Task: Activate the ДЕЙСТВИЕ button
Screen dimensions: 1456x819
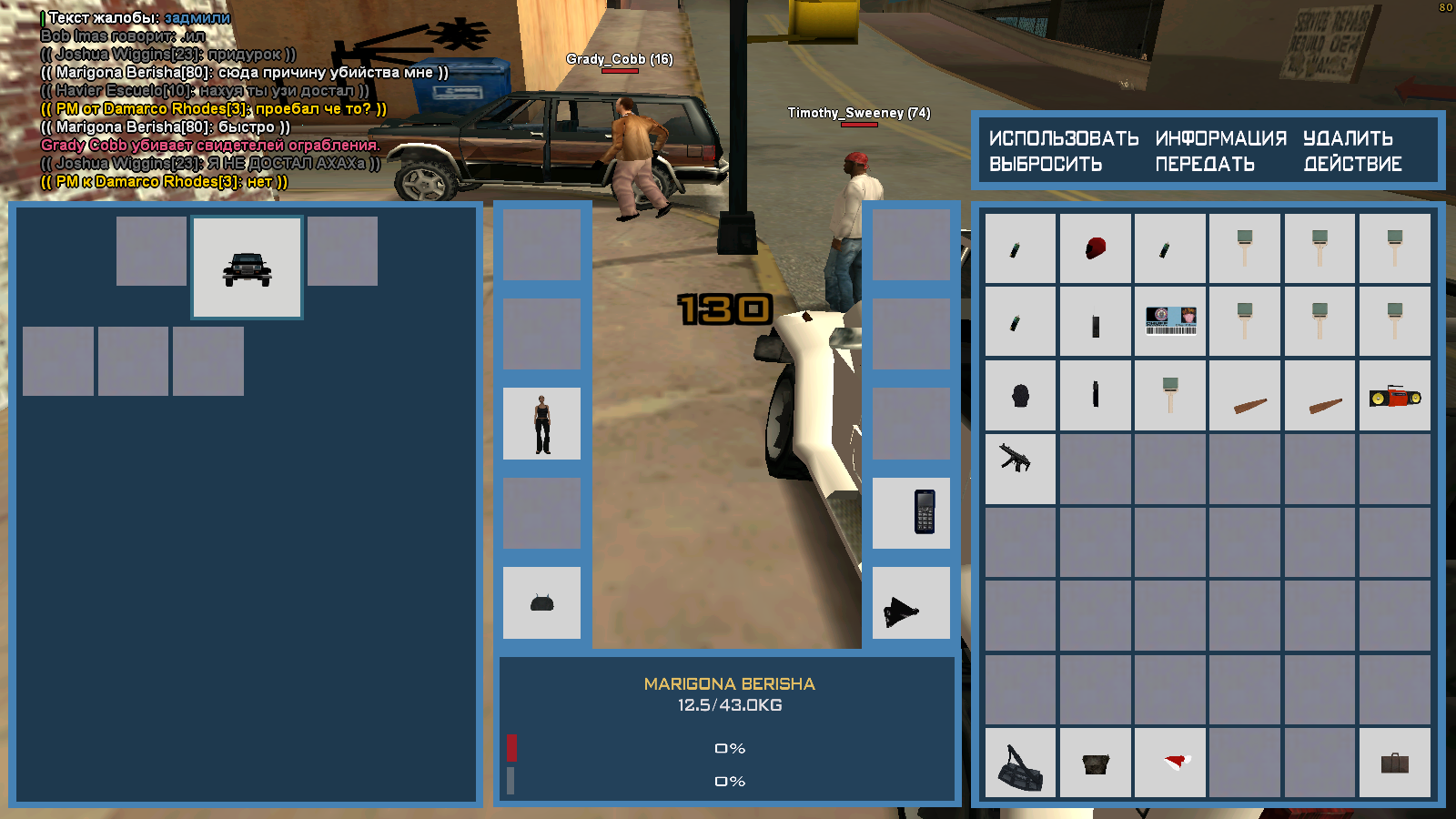Action: (x=1352, y=165)
